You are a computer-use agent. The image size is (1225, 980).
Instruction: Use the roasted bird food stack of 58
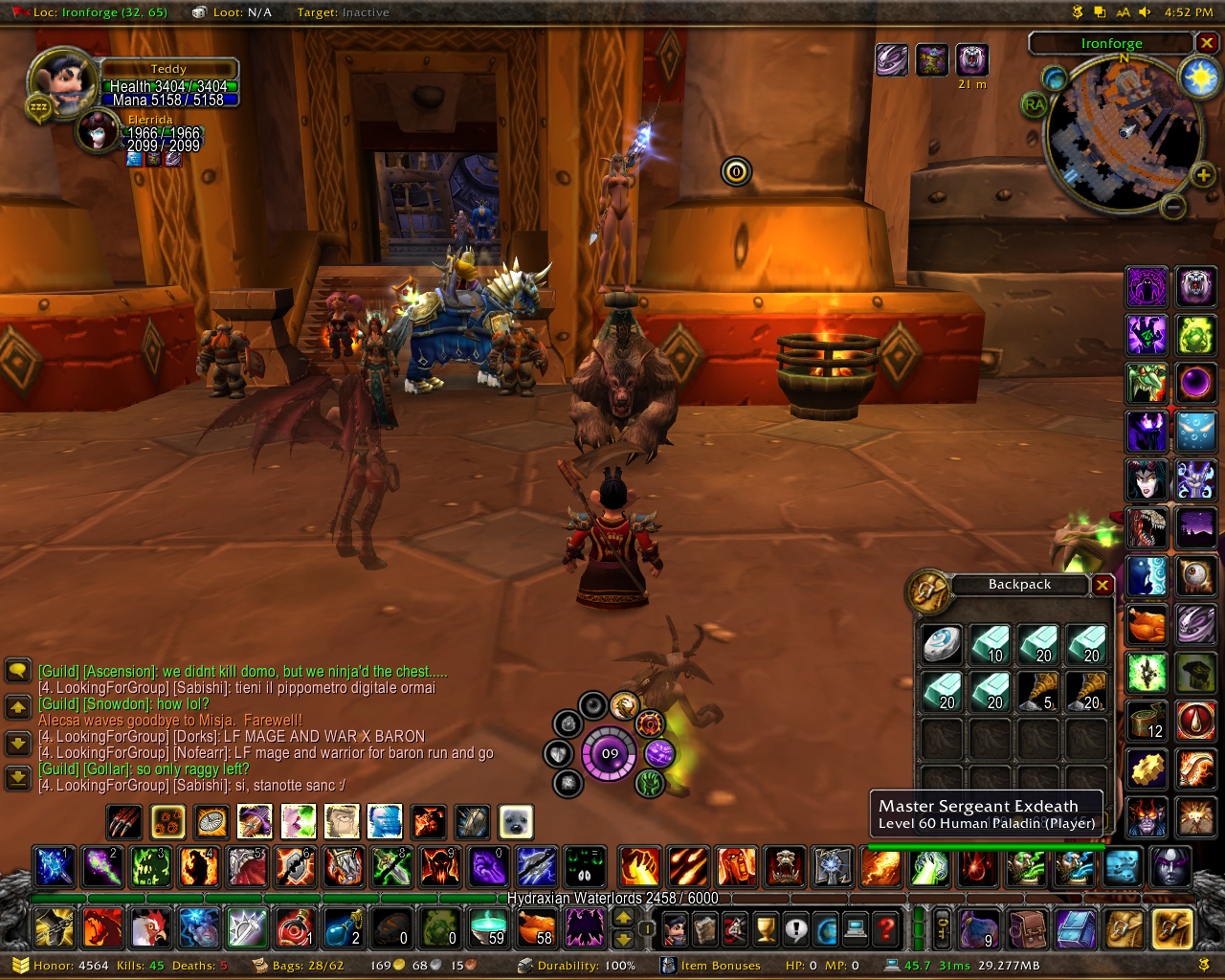[536, 928]
